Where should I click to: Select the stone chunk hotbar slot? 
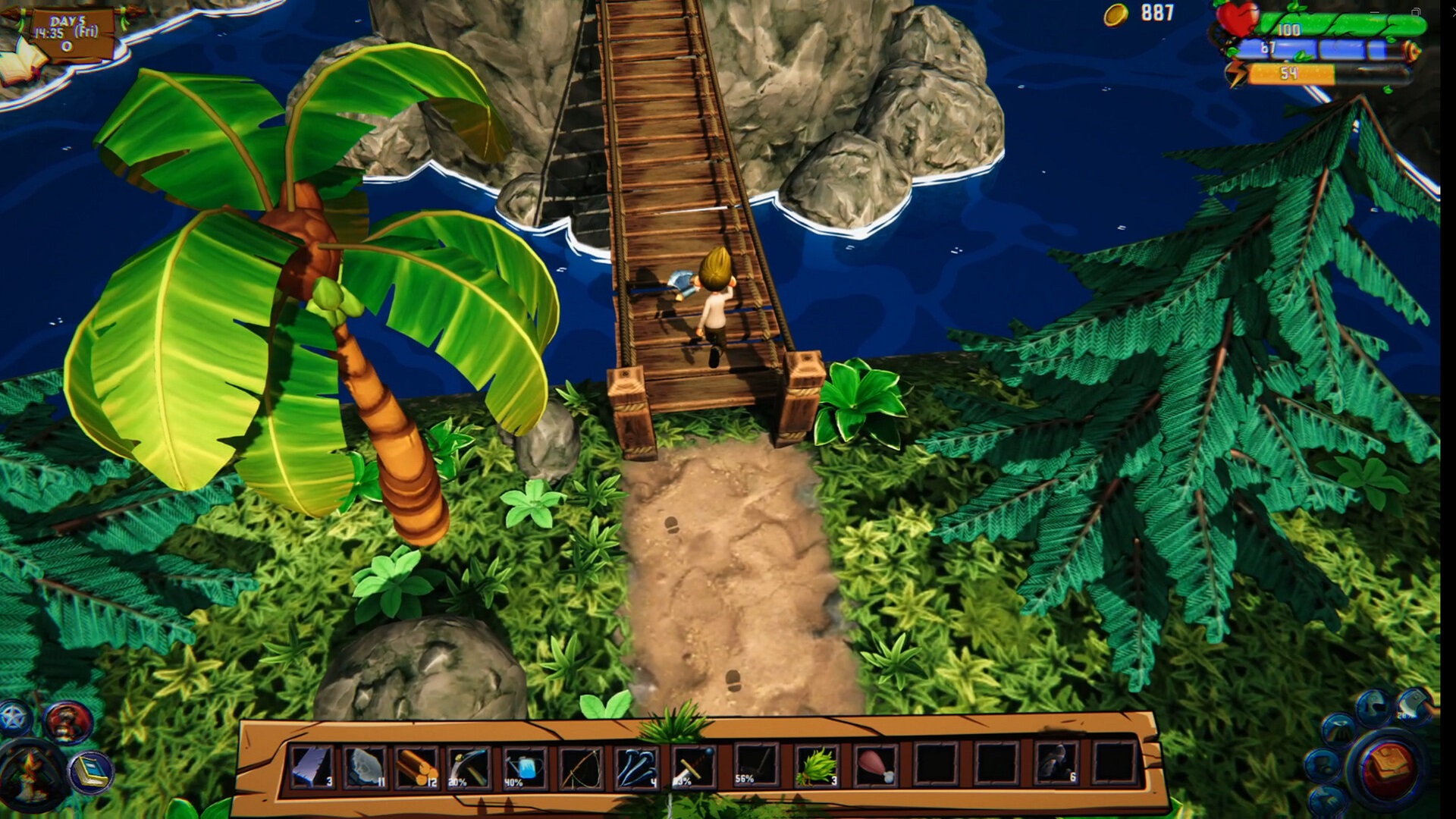(364, 767)
